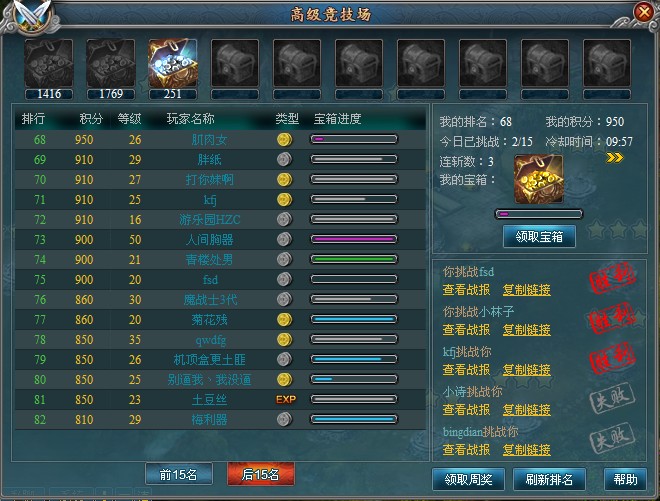Image resolution: width=660 pixels, height=501 pixels.
Task: View battle report for kfj挑战你
Action: click(x=466, y=370)
